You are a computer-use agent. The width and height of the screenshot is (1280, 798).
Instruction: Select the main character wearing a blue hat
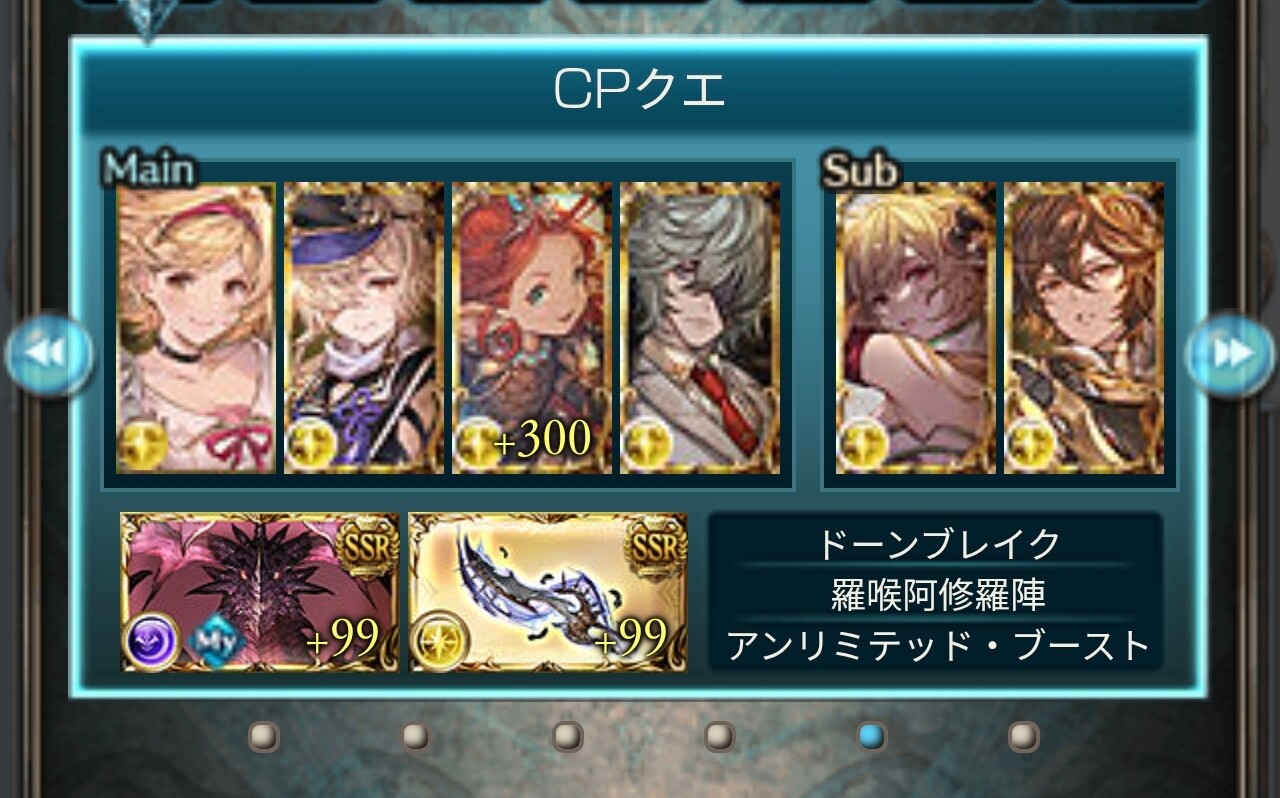click(x=363, y=328)
